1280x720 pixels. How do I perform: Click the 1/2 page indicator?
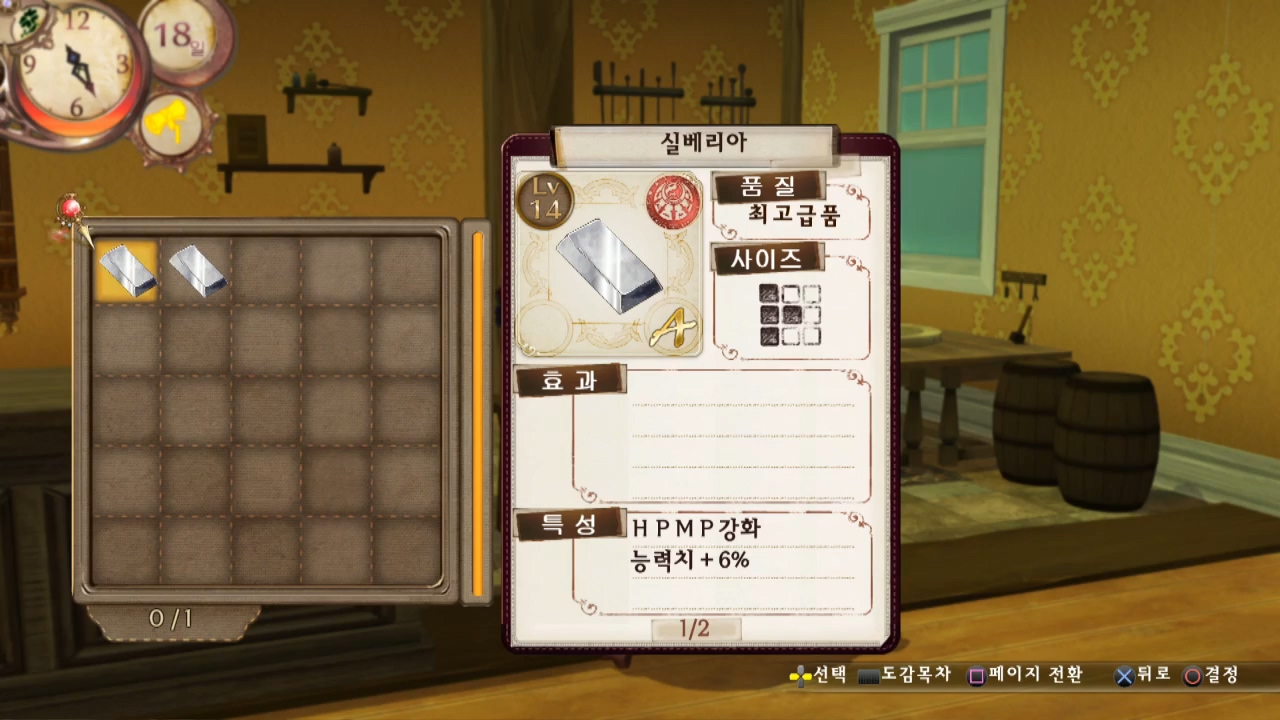(x=695, y=629)
